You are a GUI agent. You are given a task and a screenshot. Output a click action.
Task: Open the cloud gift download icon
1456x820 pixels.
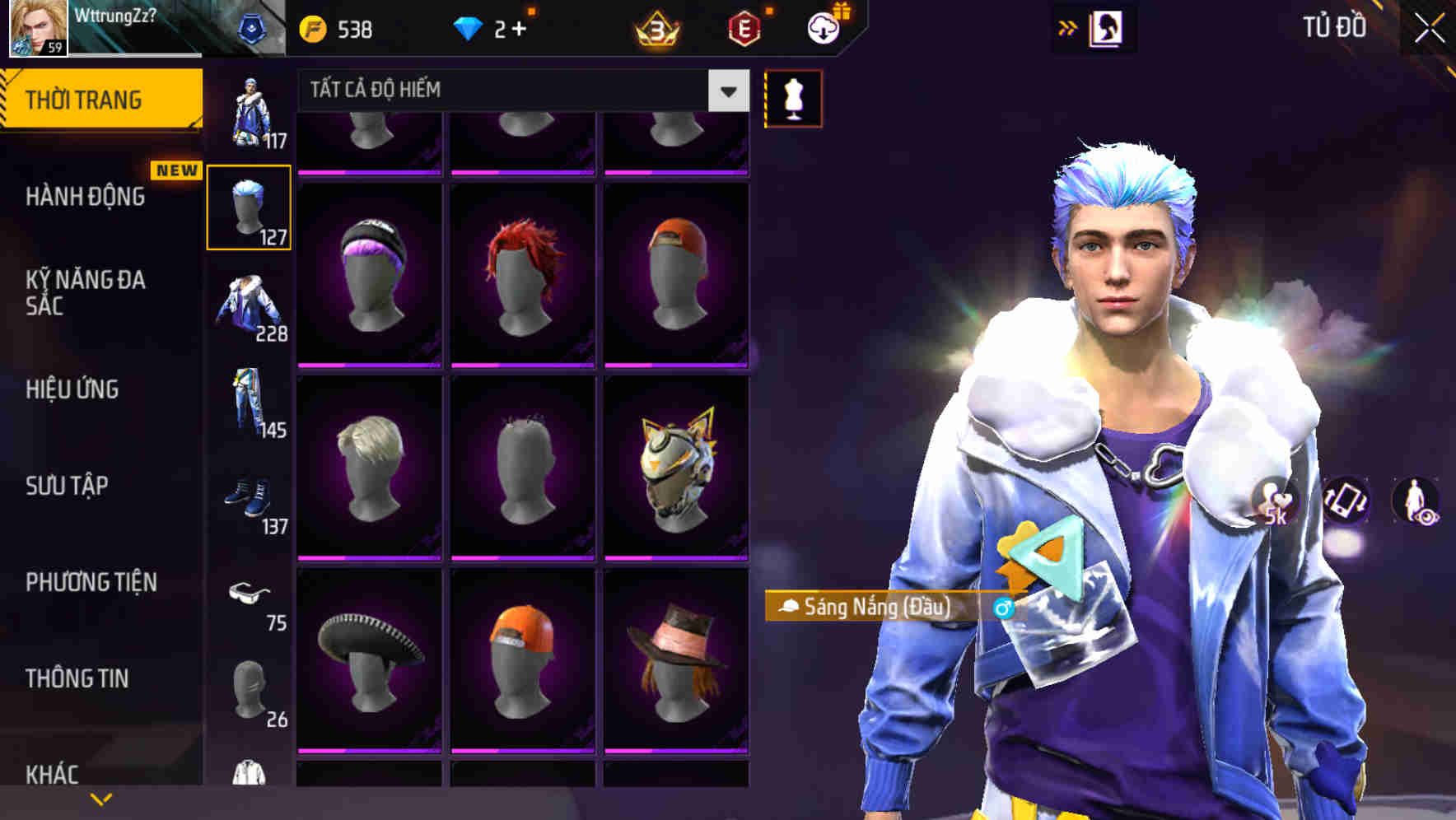[822, 27]
